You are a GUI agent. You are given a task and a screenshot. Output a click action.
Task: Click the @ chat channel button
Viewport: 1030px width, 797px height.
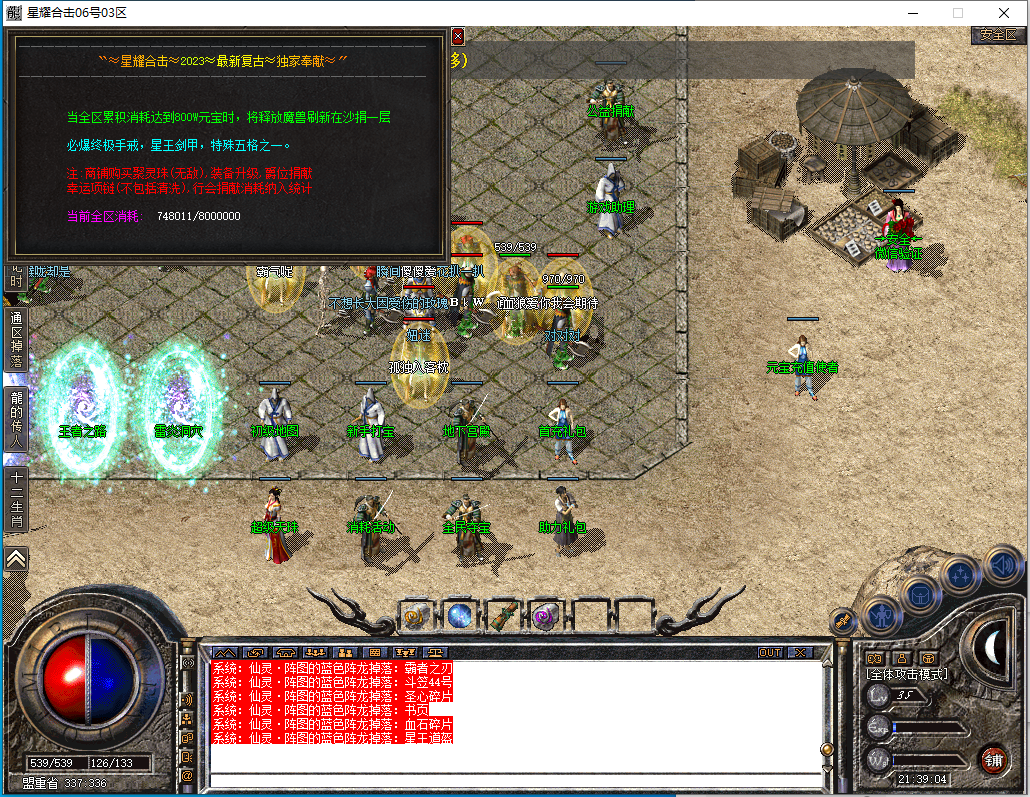pyautogui.click(x=187, y=774)
